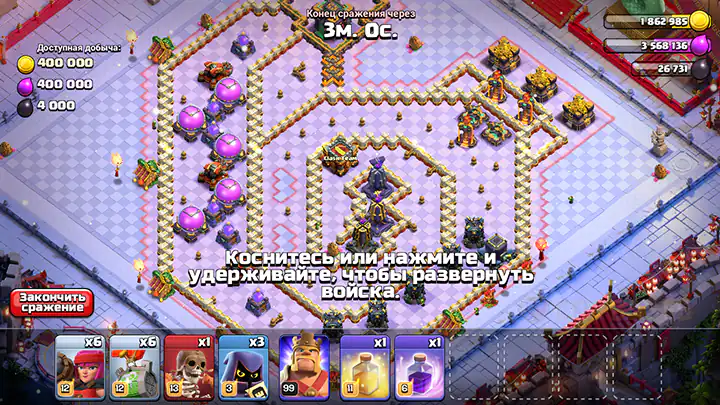Select the giant skeleton troop card
The height and width of the screenshot is (405, 720).
[192, 367]
